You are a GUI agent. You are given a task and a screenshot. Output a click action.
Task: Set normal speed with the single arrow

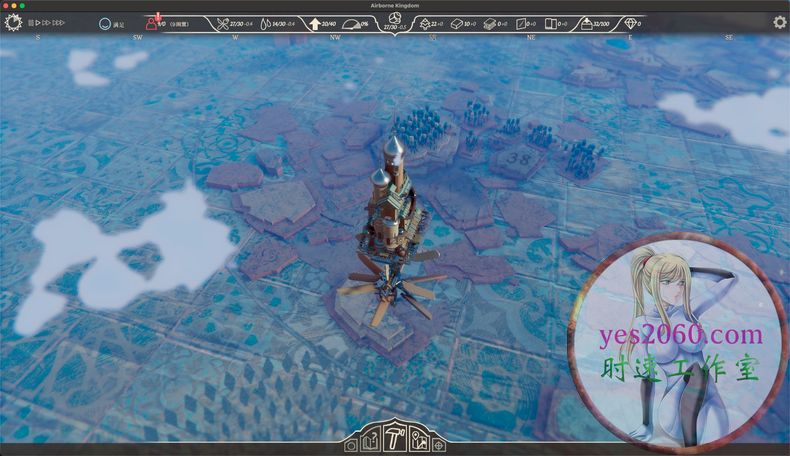tap(38, 22)
